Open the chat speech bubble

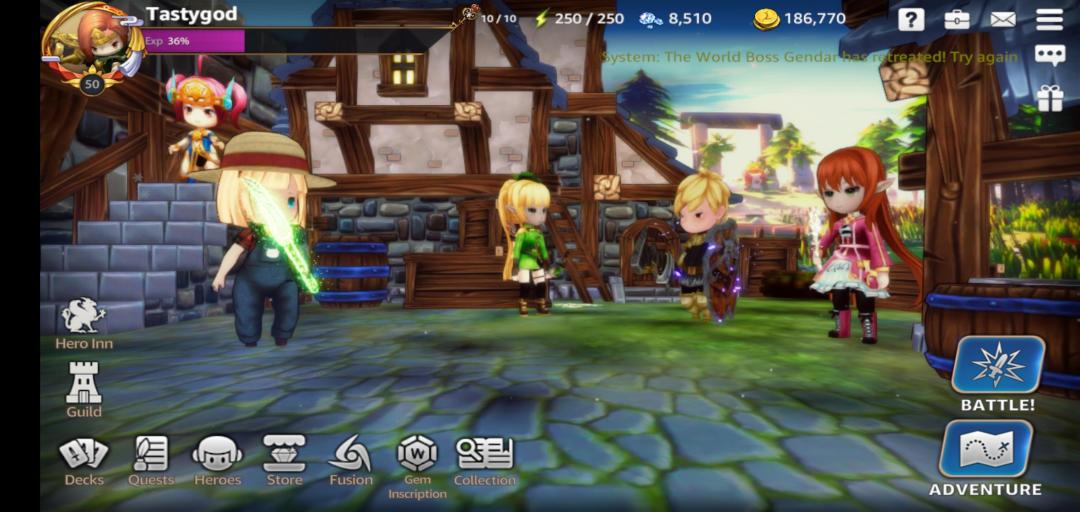(1050, 55)
